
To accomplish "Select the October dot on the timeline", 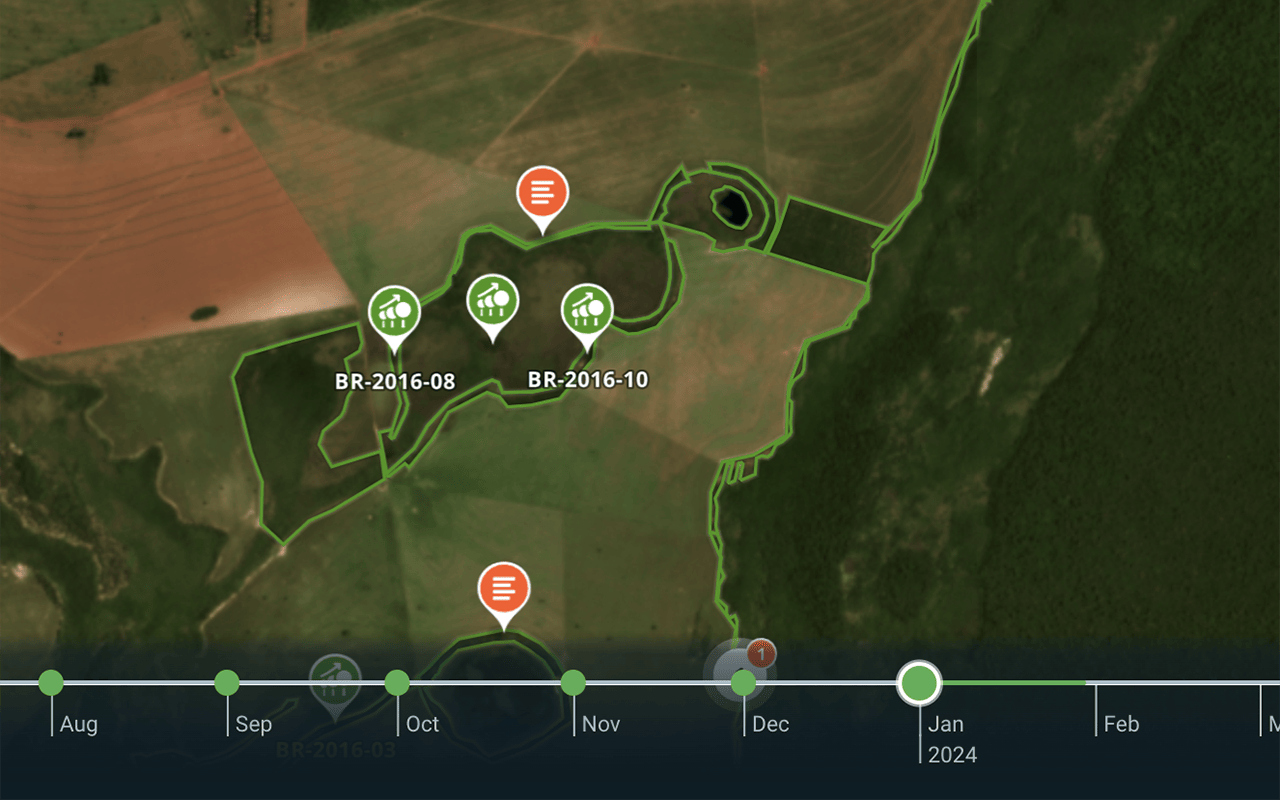I will (397, 683).
